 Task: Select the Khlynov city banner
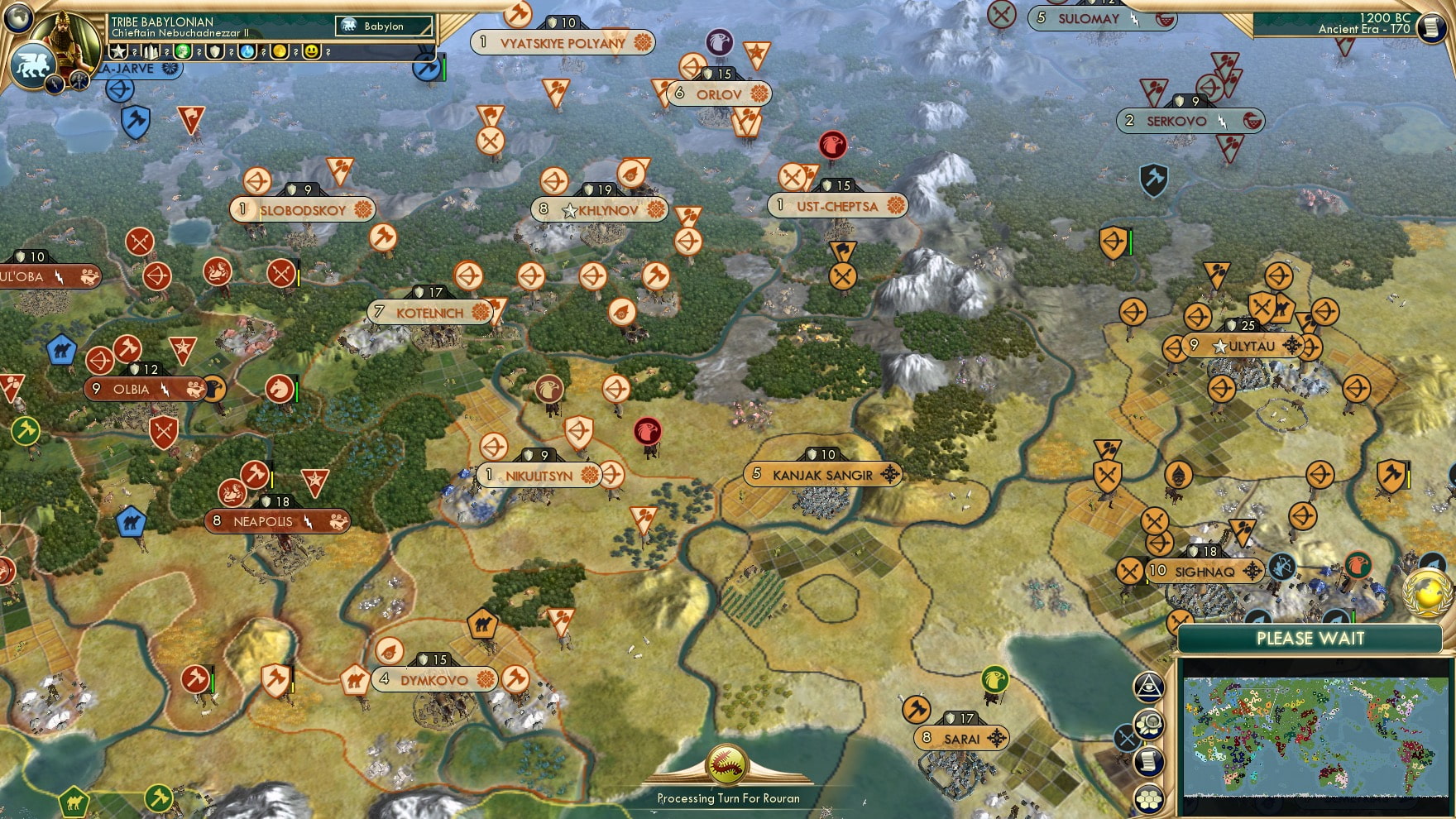598,209
